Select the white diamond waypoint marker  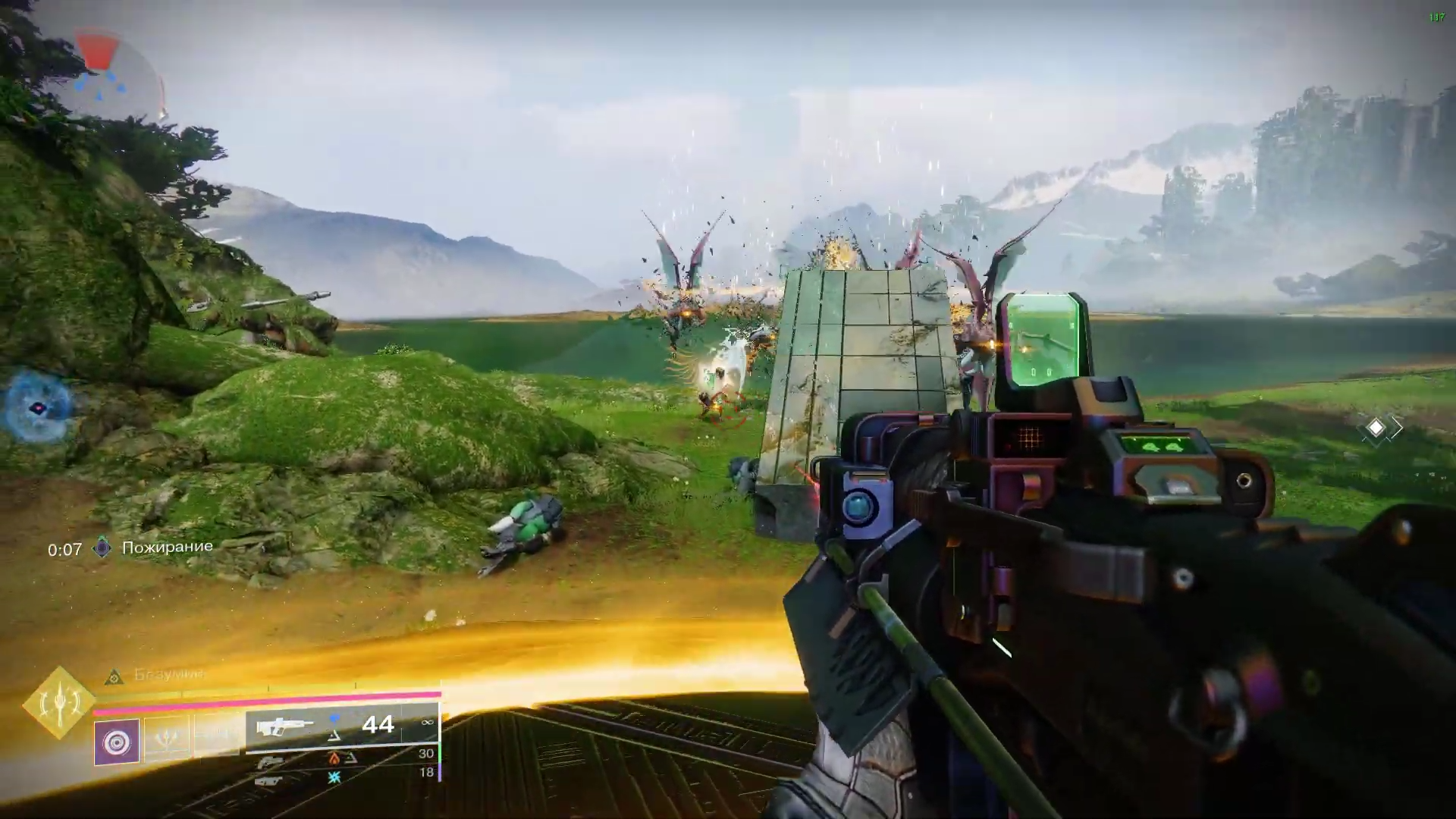click(1376, 428)
